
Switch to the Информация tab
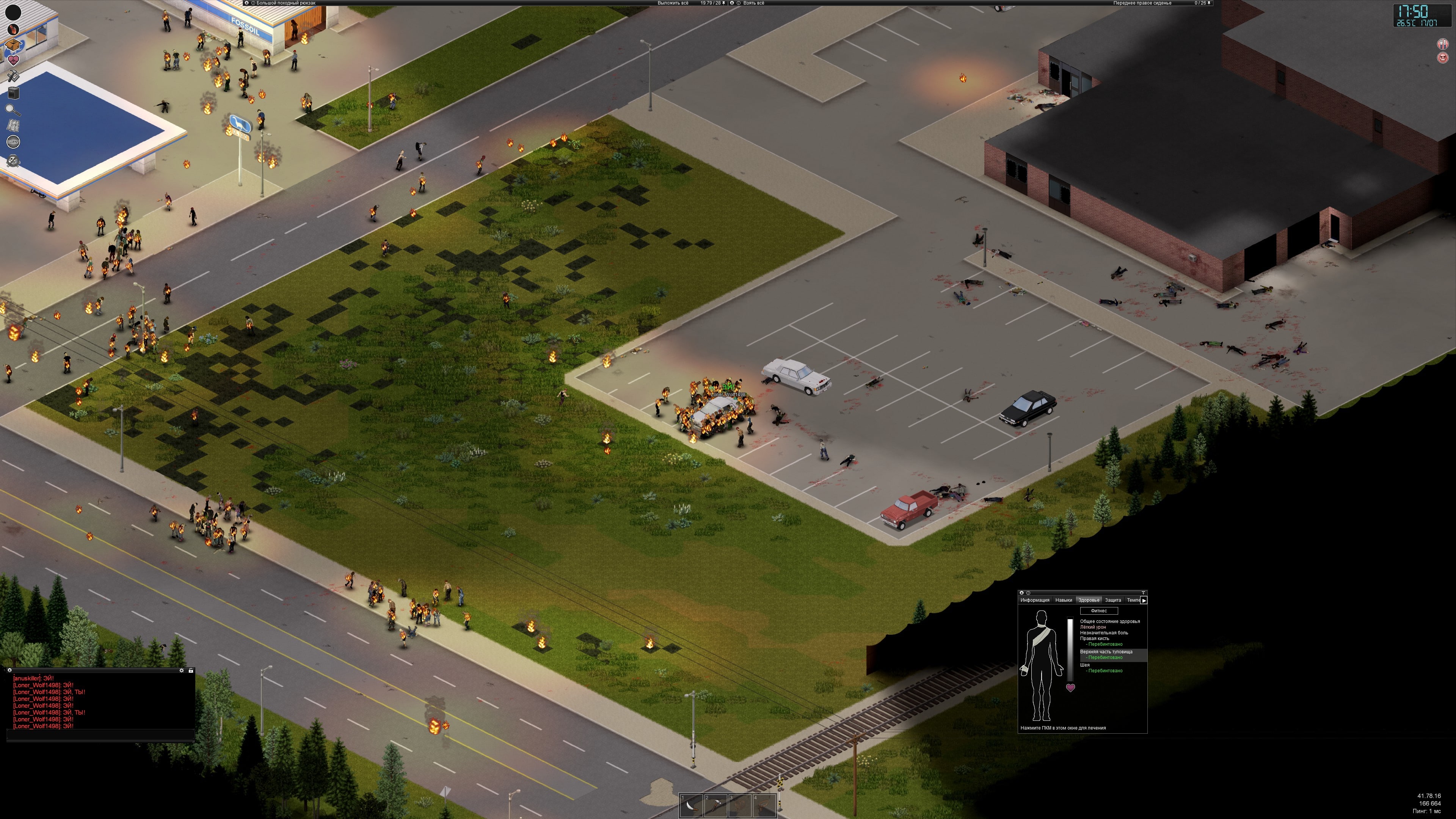(x=1035, y=600)
